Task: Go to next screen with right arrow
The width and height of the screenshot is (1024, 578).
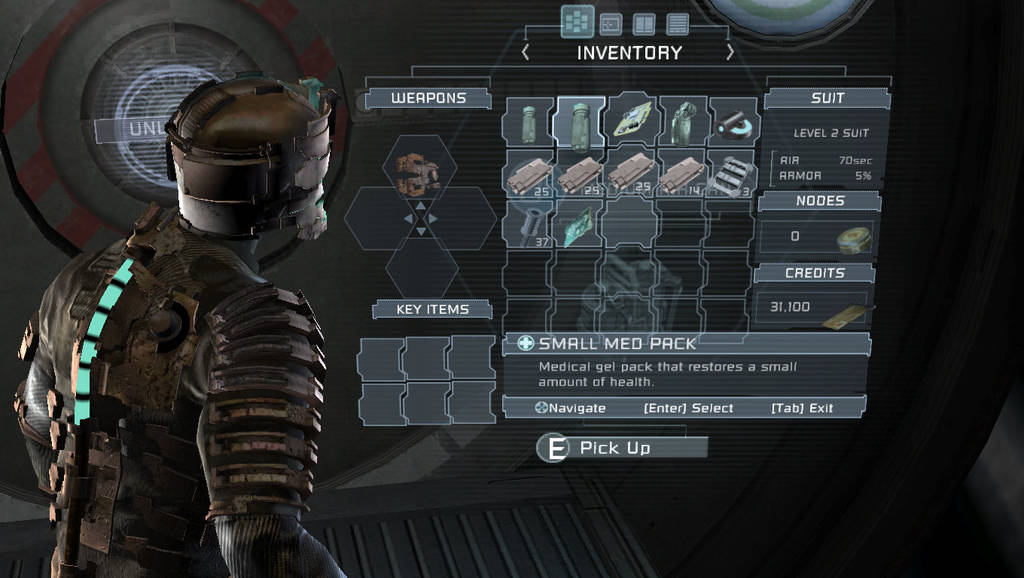Action: pos(730,52)
